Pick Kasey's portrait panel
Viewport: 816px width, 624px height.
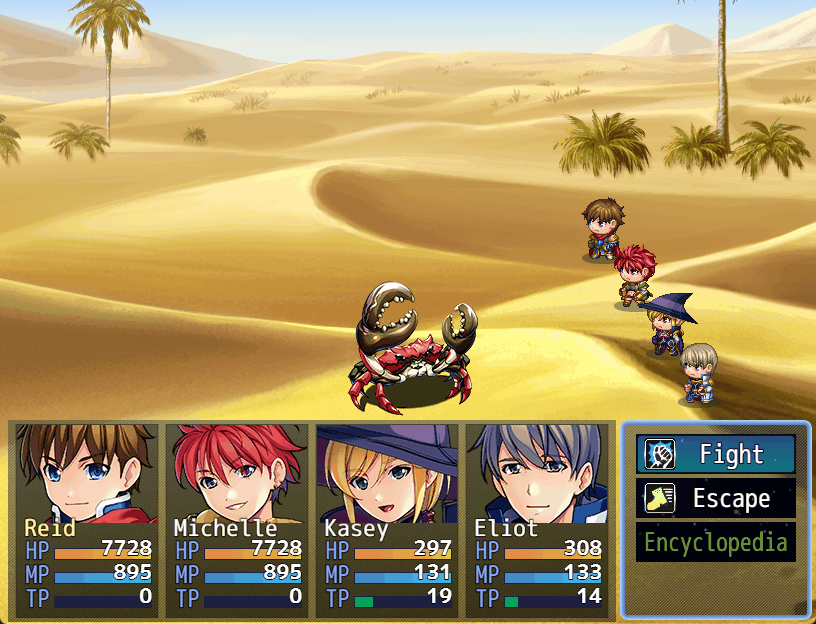[x=387, y=475]
